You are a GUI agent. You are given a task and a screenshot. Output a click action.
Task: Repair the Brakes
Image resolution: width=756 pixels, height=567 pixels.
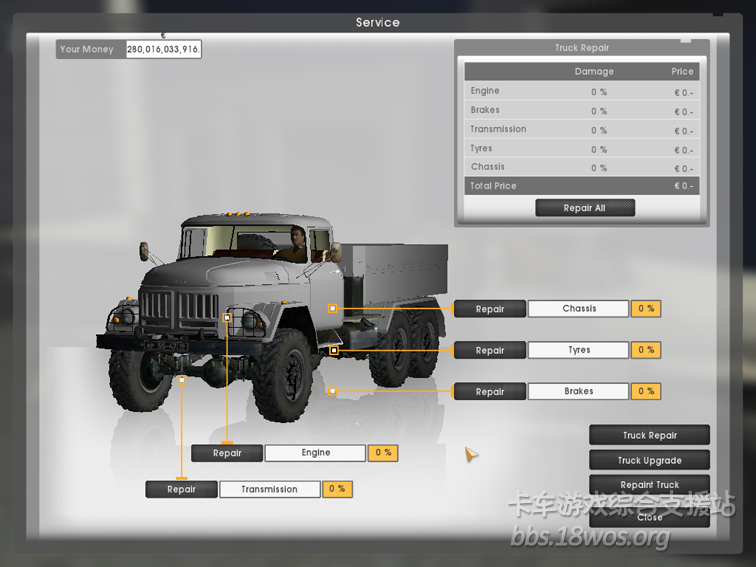coord(490,392)
